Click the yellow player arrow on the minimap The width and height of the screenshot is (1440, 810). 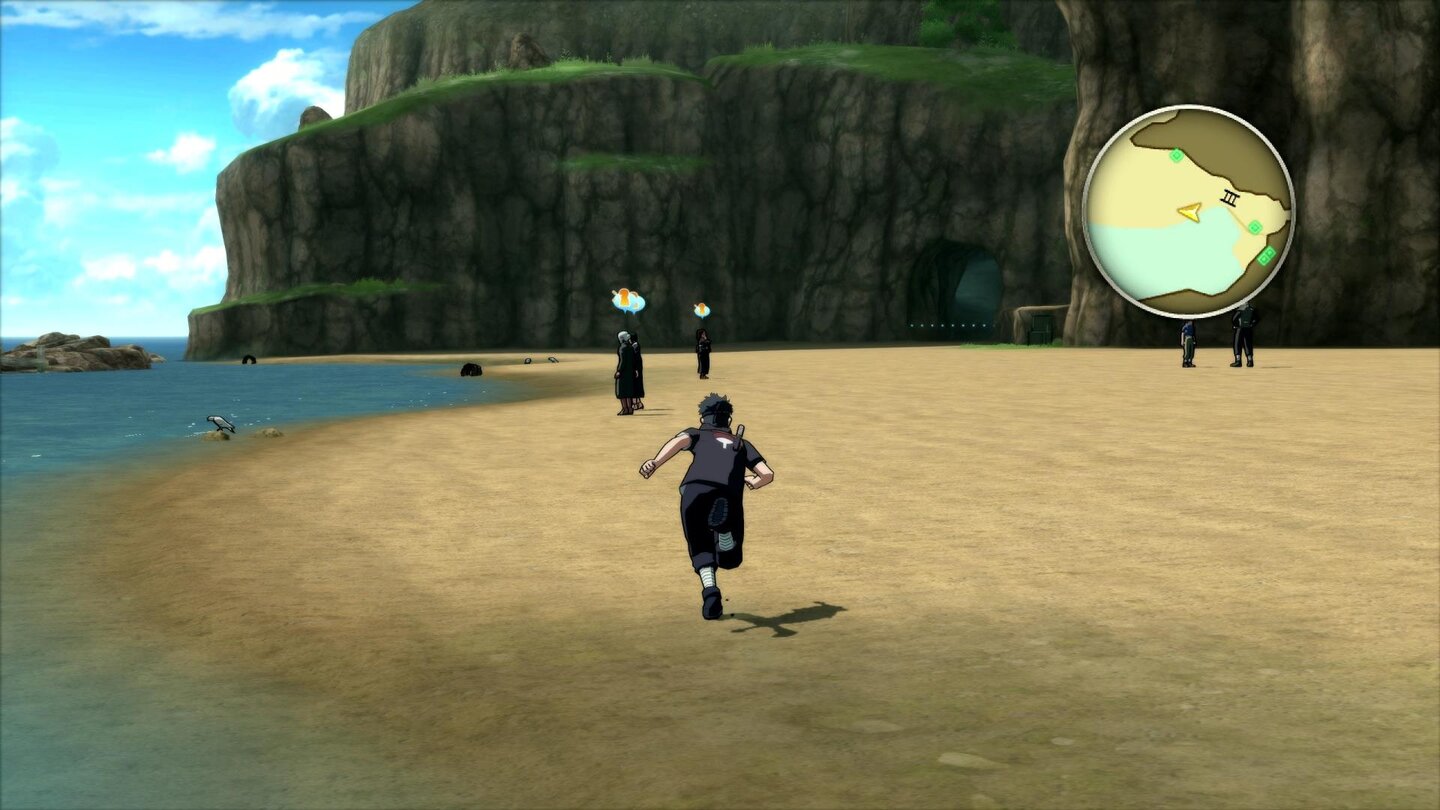click(x=1190, y=211)
